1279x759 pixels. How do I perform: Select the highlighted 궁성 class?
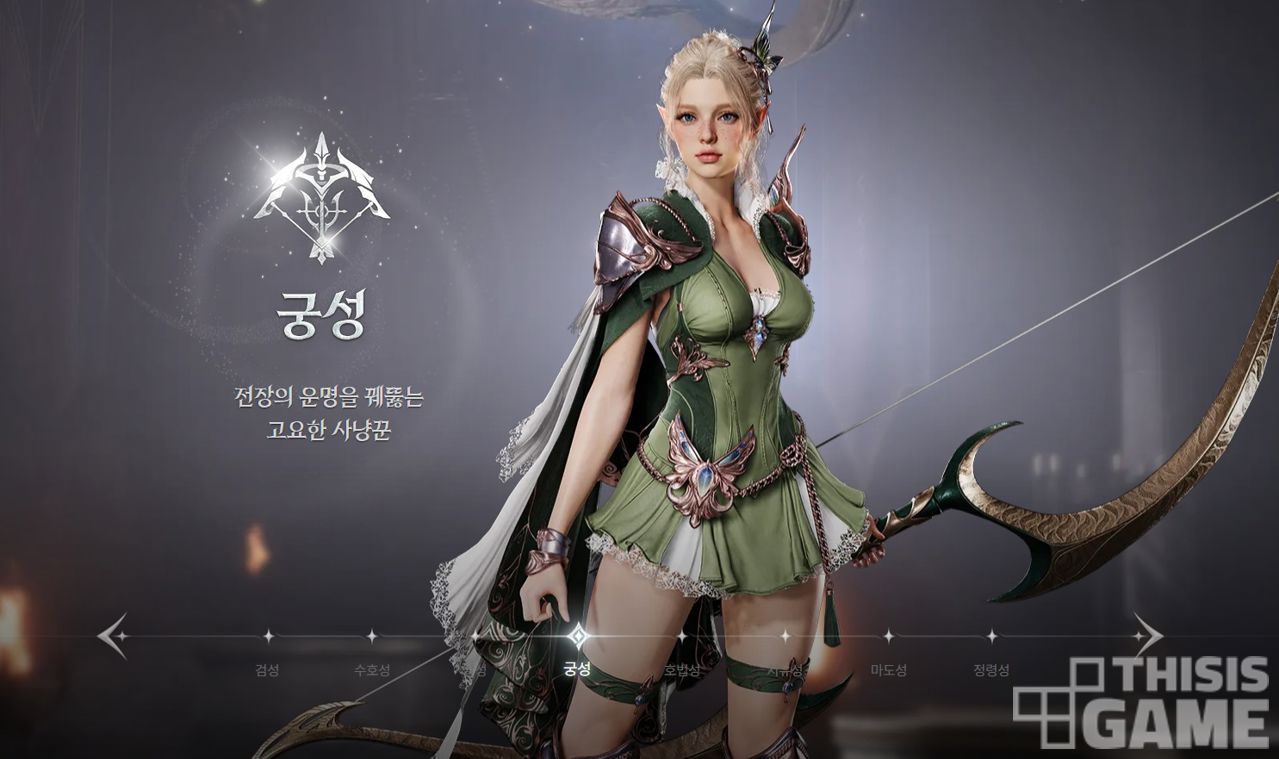[577, 636]
